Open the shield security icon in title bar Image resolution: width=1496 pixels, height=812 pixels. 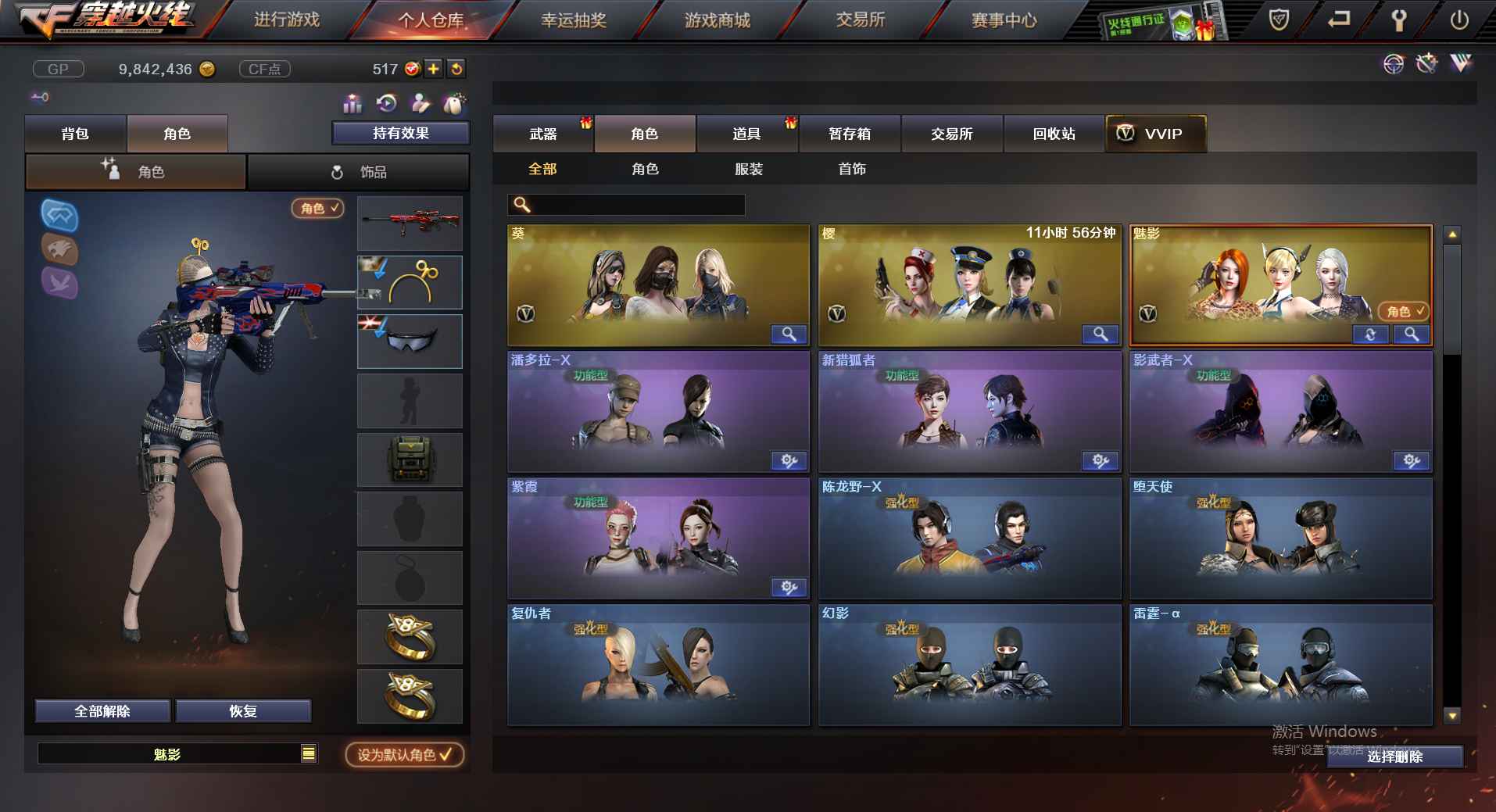click(x=1279, y=20)
